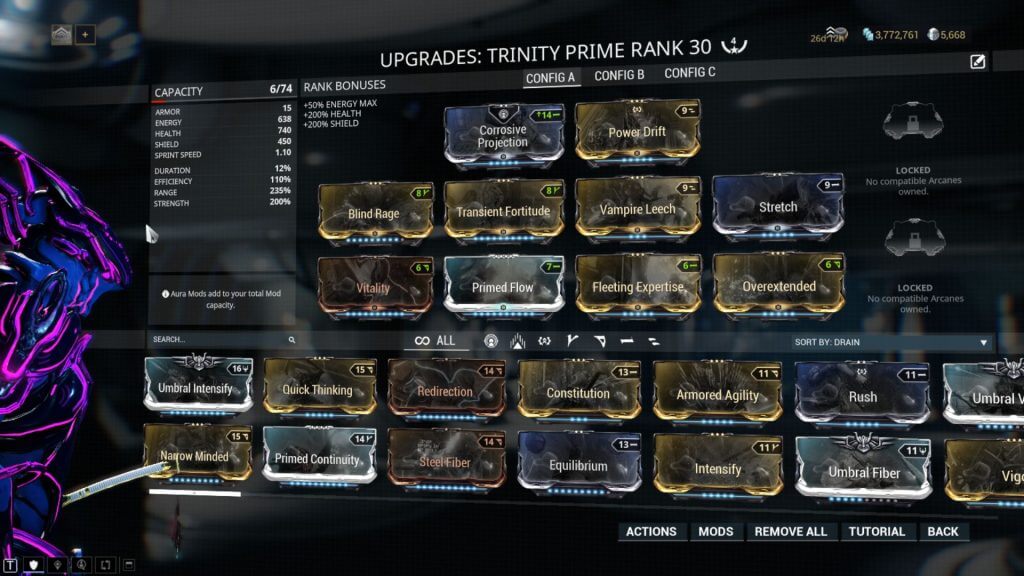The image size is (1024, 576).
Task: Choose the Primed Flow mod card
Action: [x=503, y=288]
